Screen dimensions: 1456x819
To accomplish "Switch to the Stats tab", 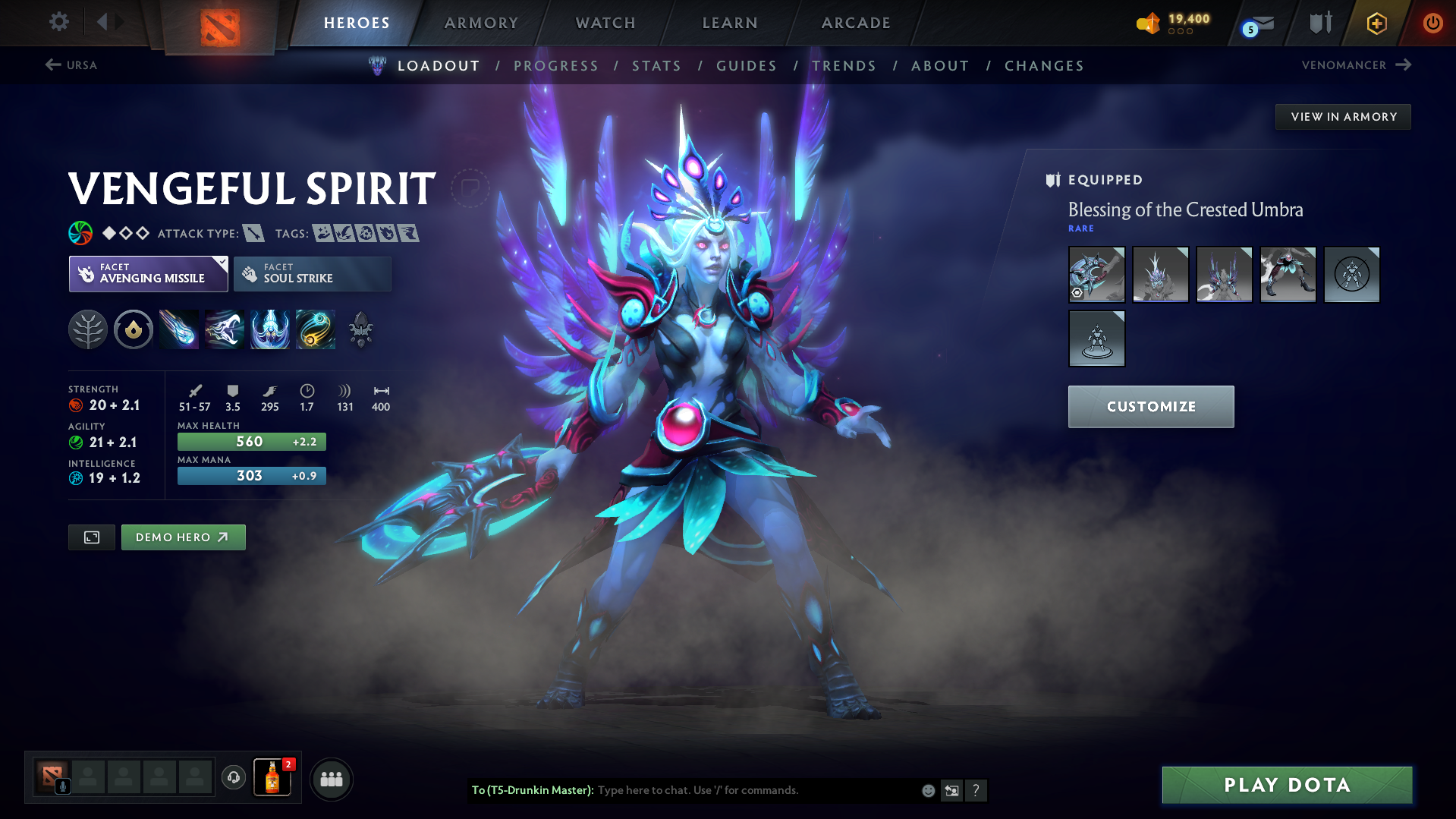I will click(x=656, y=65).
